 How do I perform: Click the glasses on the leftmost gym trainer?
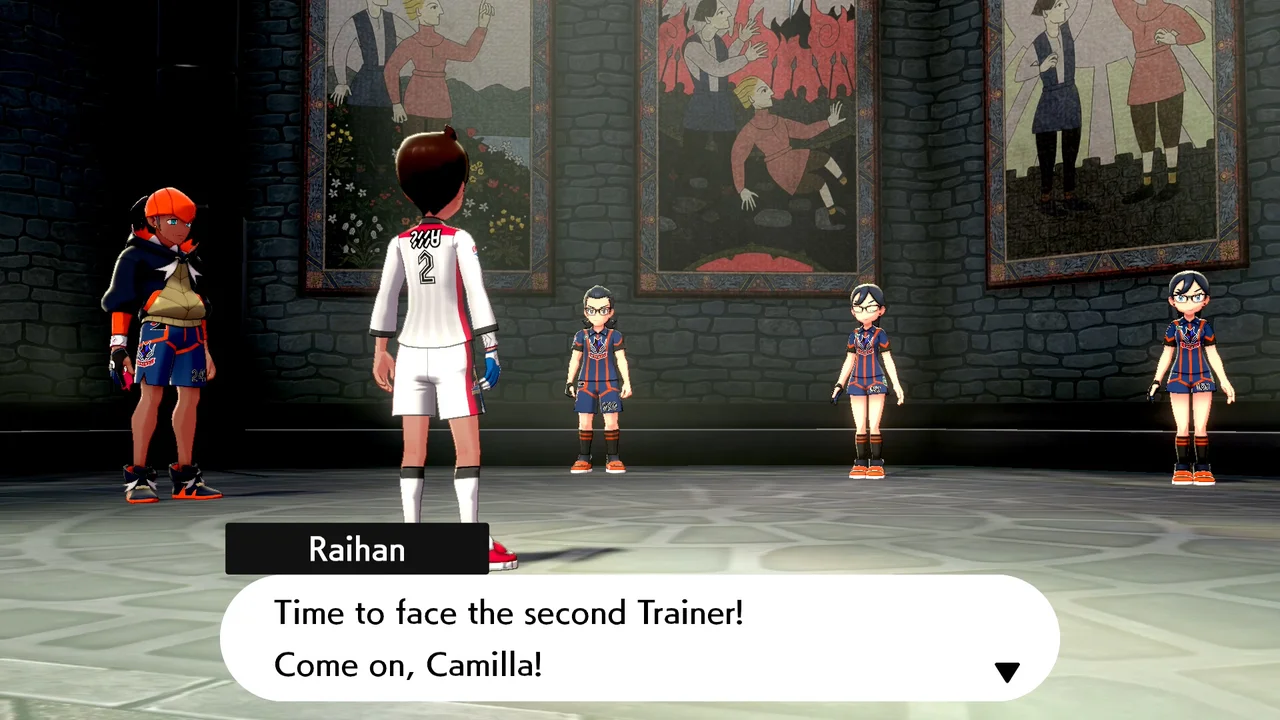tap(597, 310)
